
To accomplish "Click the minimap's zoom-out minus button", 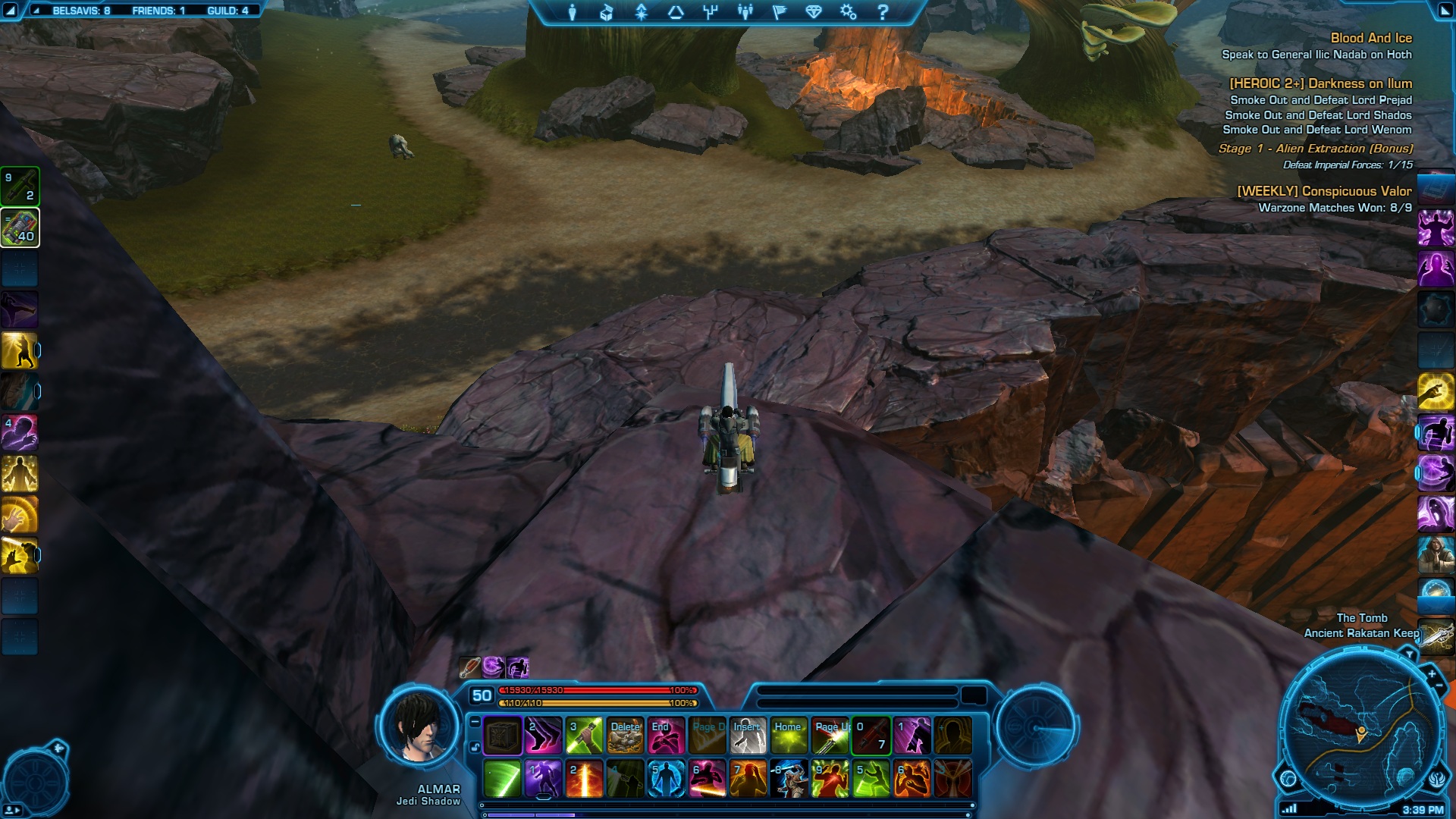I will pyautogui.click(x=1441, y=686).
